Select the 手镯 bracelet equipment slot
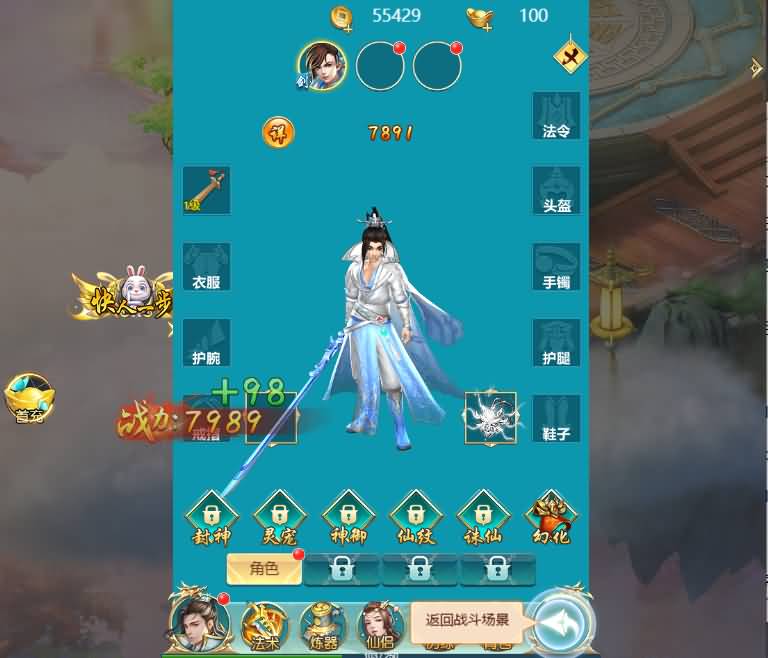 point(556,266)
